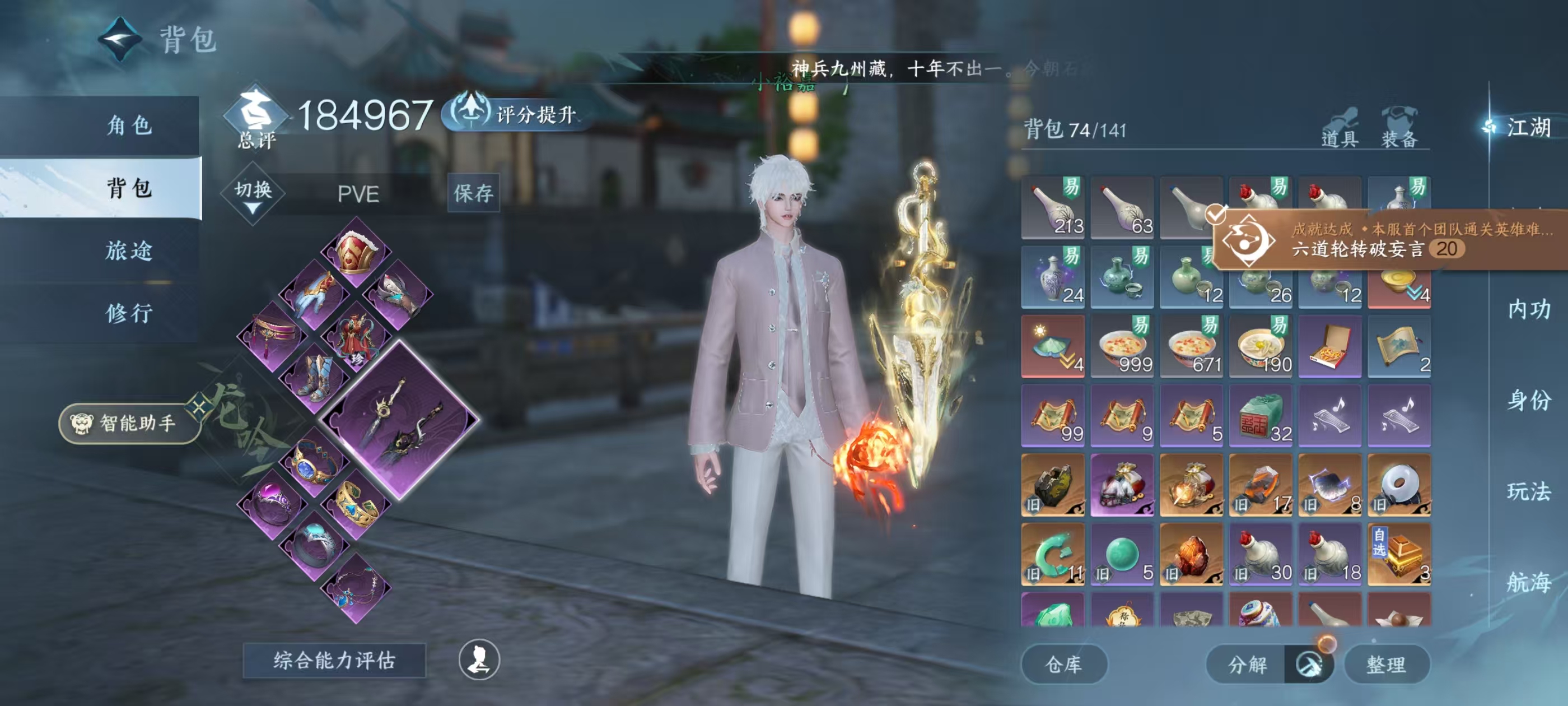Save the PVE loadout with 保存
This screenshot has height=706, width=1568.
(x=473, y=193)
